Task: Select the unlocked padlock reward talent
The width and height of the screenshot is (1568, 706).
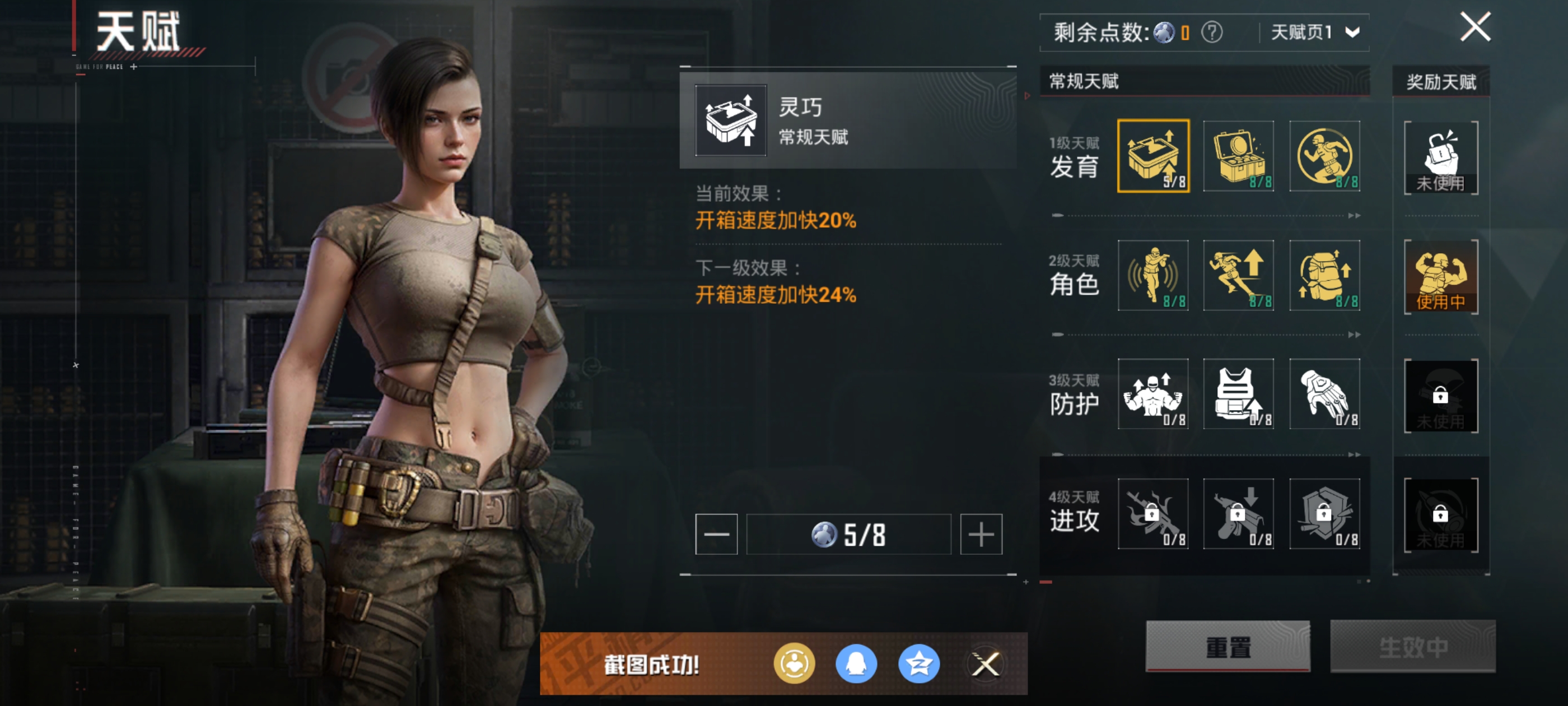Action: (1440, 158)
